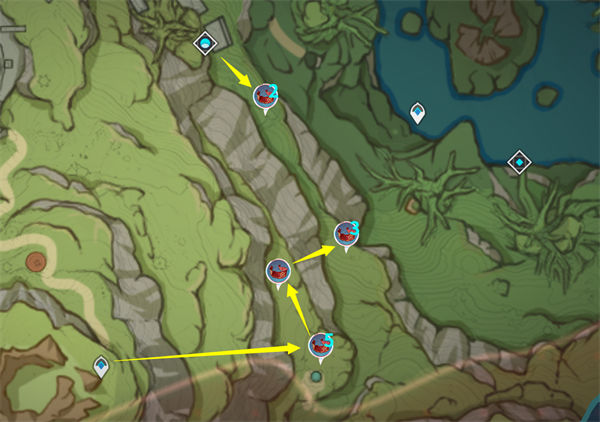Select the enemy marker numbered 5
The height and width of the screenshot is (422, 600).
coord(320,345)
